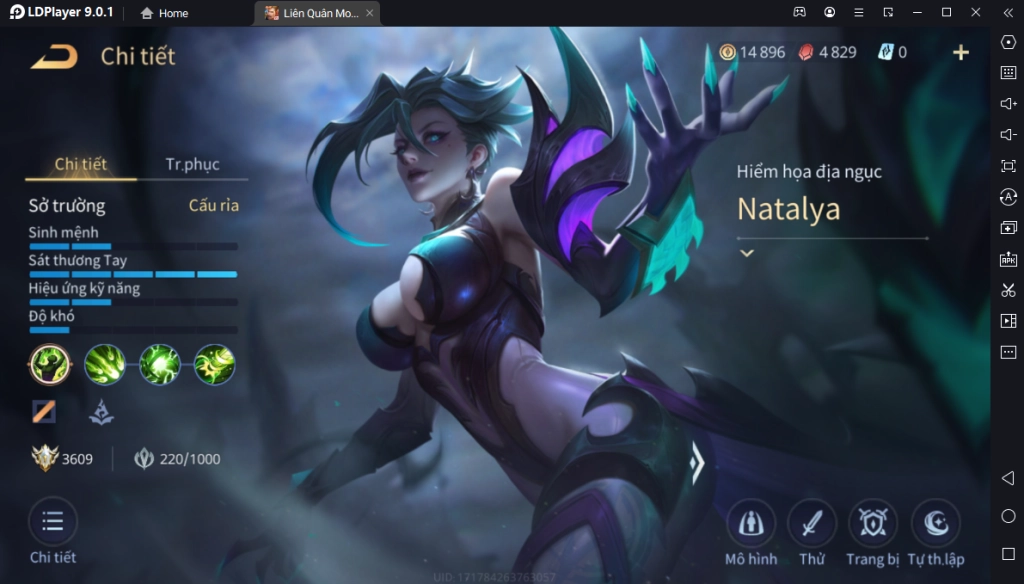Viewport: 1024px width, 584px height.
Task: Switch to the LDPlayer Home tab
Action: 165,13
